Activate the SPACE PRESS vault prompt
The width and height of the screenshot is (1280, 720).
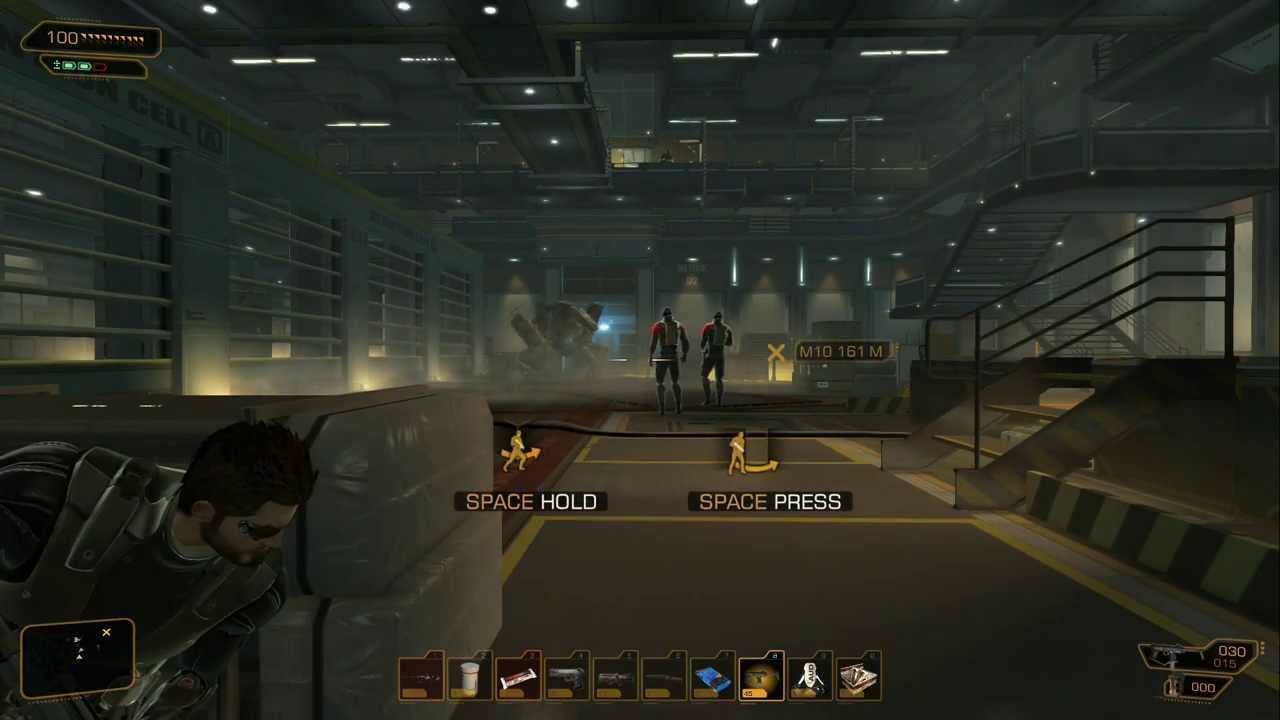[x=768, y=501]
